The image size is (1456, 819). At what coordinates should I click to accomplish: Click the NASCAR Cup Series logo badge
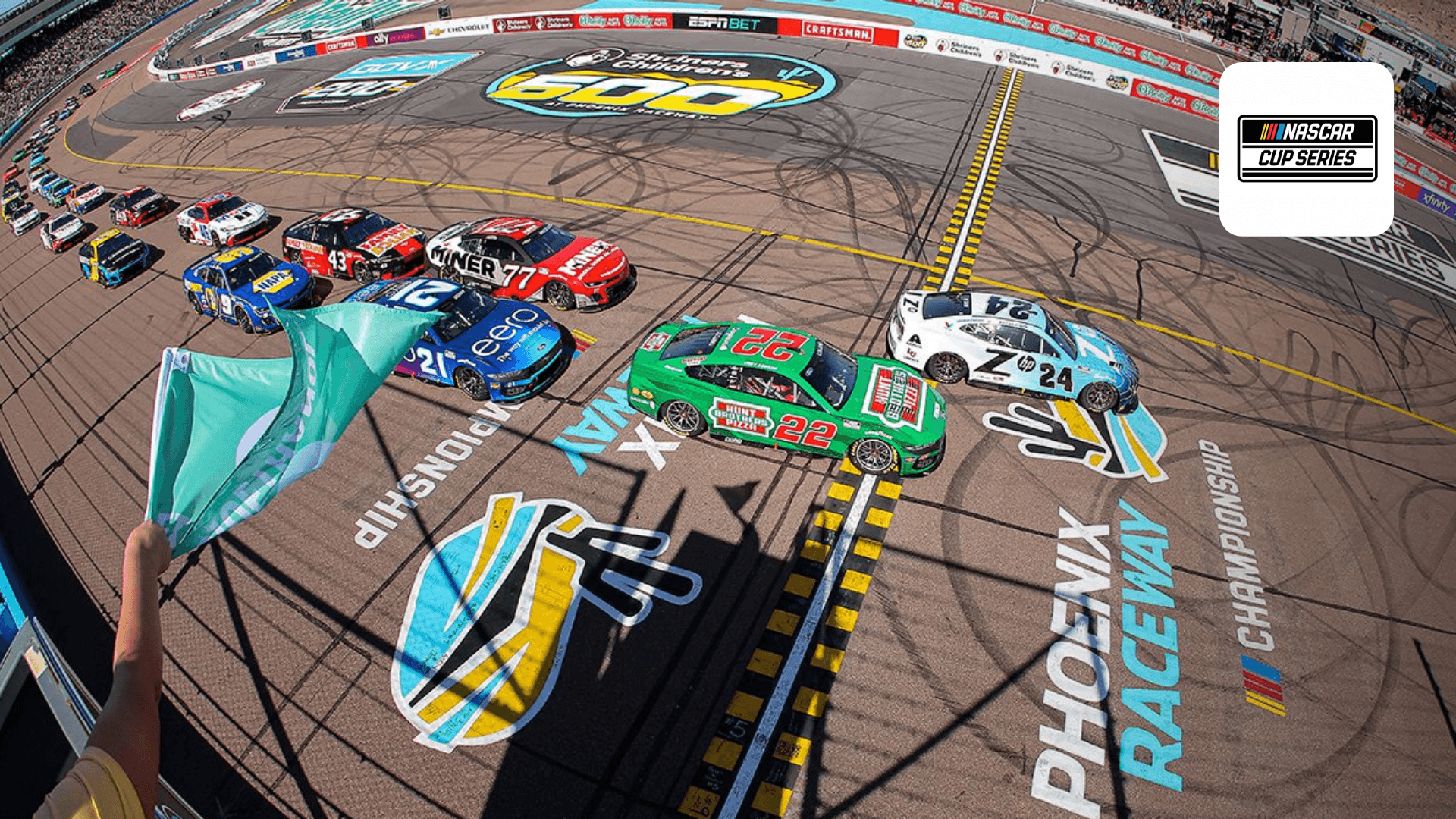1307,149
